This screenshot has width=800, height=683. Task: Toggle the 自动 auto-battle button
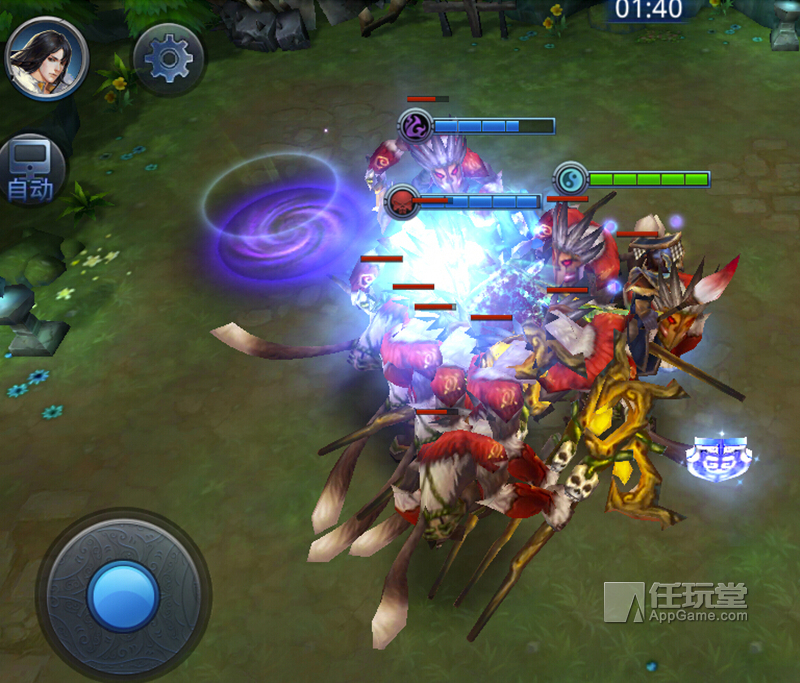[x=31, y=170]
